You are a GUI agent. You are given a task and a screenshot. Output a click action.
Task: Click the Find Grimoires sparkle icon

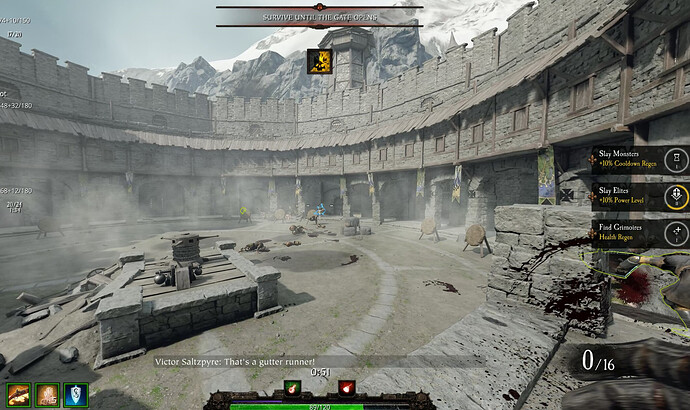677,232
